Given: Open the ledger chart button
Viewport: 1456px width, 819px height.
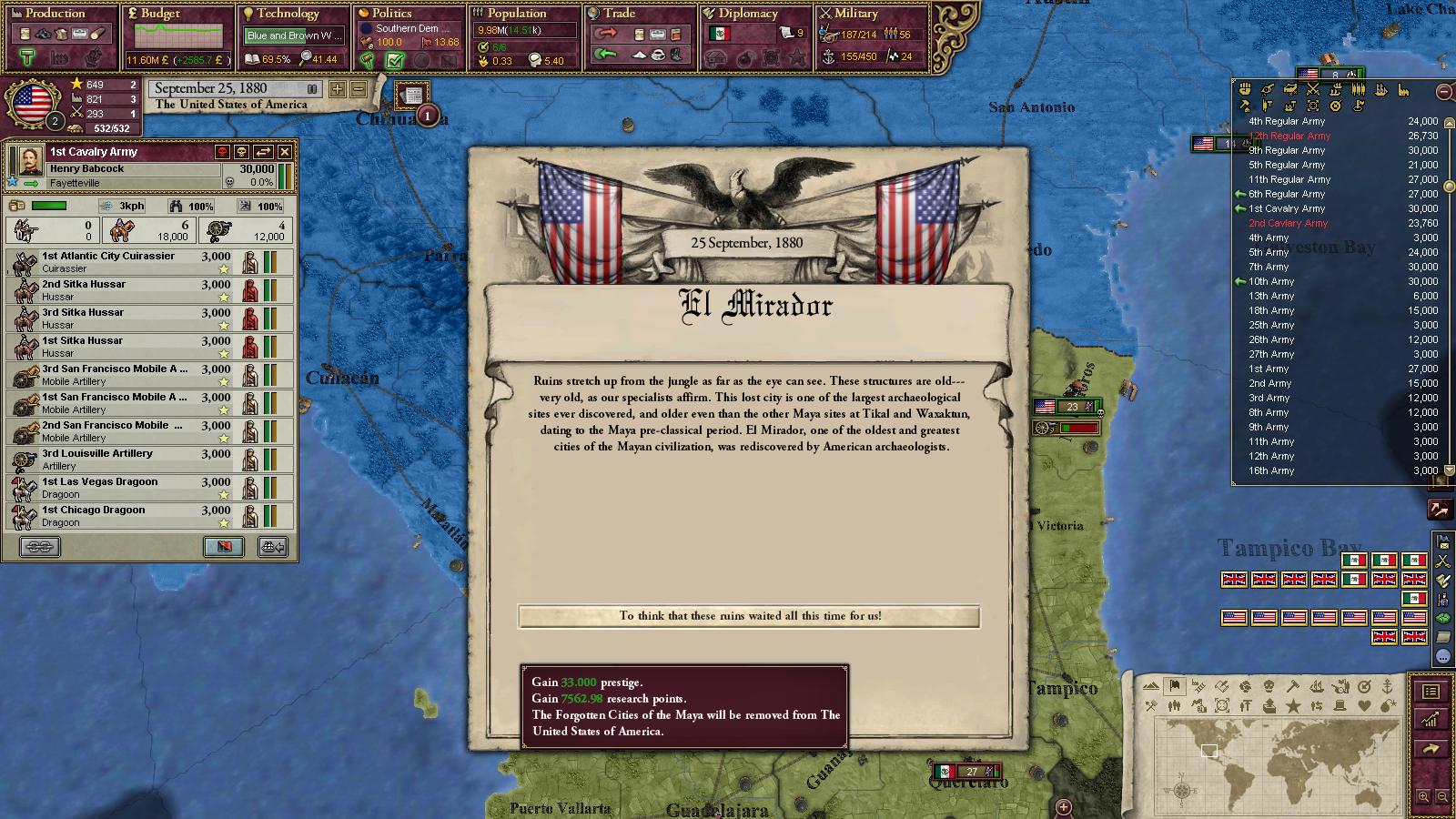Looking at the screenshot, I should click(1431, 720).
